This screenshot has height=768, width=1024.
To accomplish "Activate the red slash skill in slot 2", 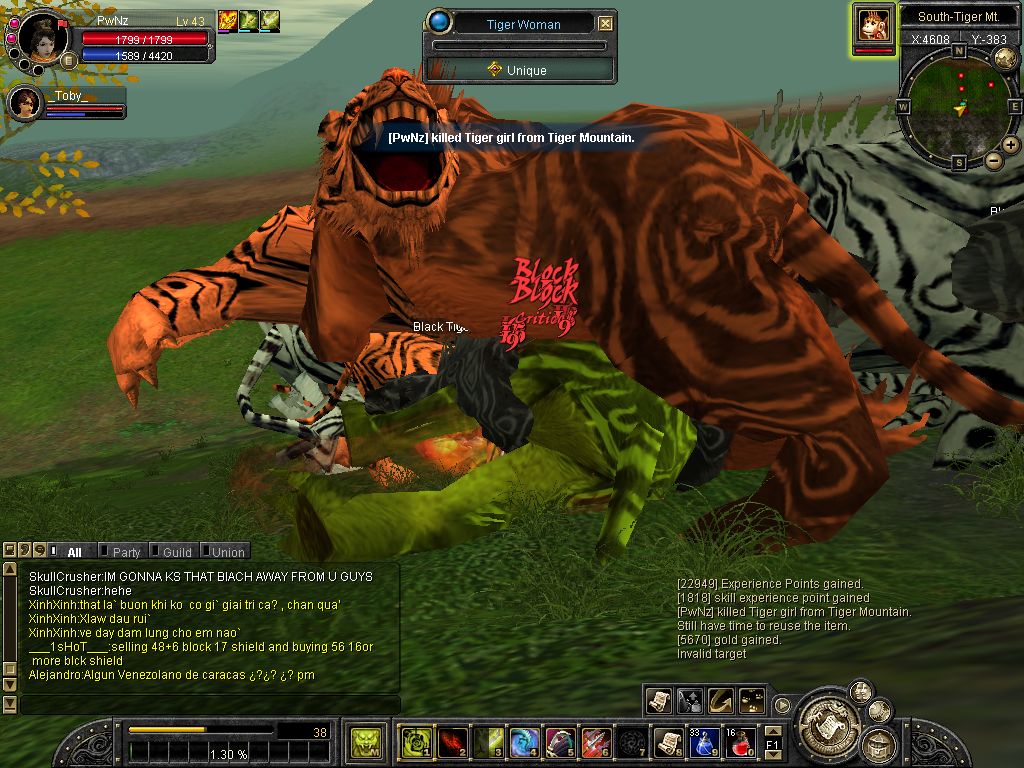I will [x=452, y=742].
